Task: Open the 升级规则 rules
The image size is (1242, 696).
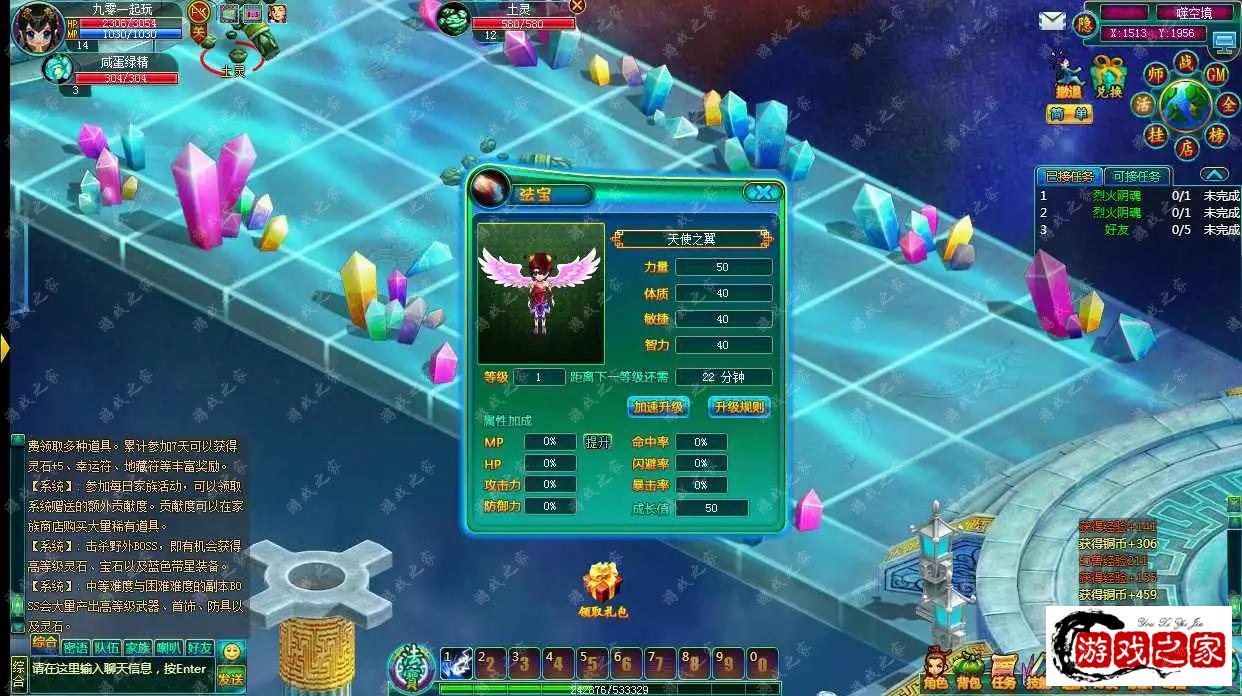Action: (x=739, y=407)
